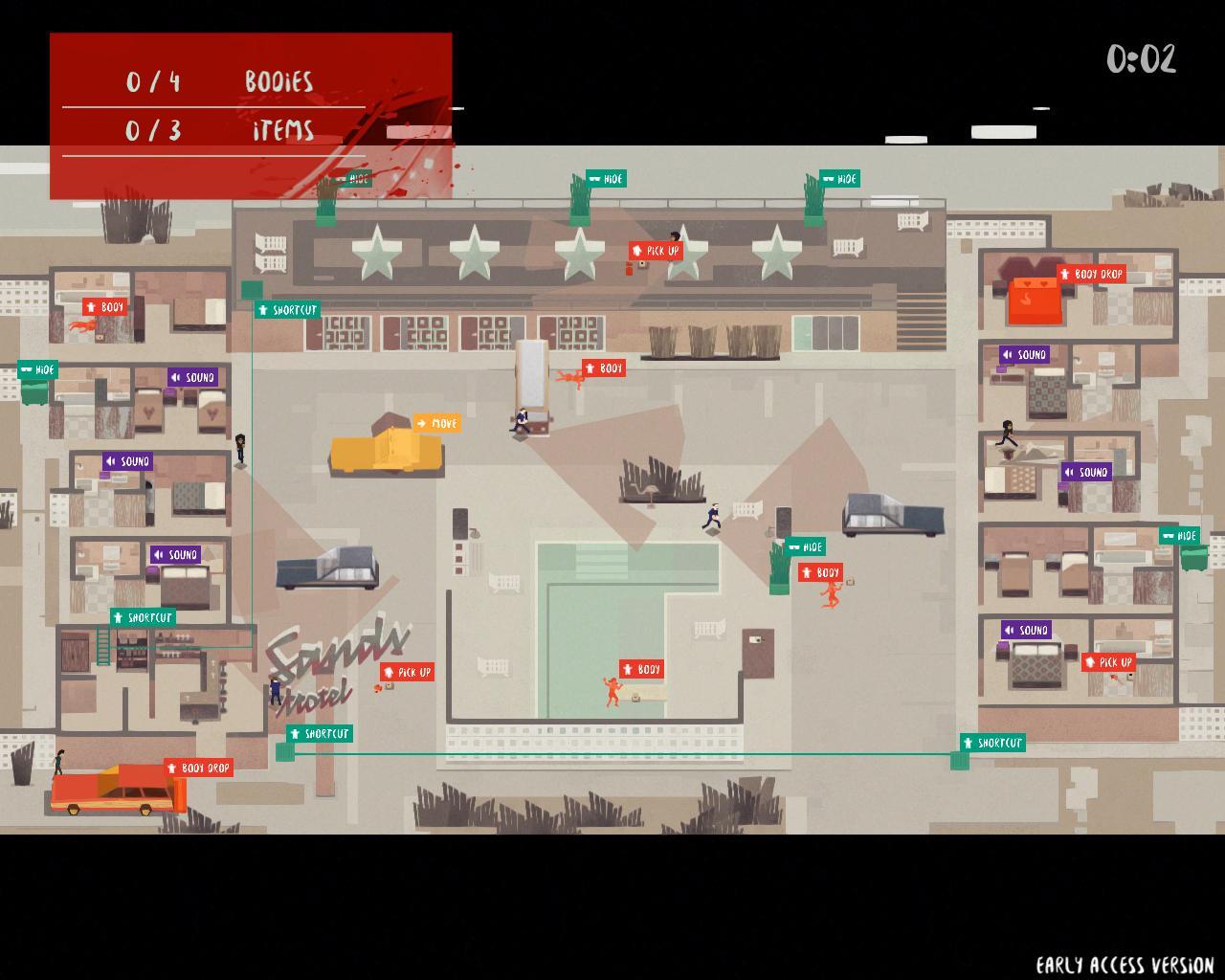This screenshot has width=1225, height=980.
Task: Click the BODY marker inside the swimming pool
Action: pos(641,669)
